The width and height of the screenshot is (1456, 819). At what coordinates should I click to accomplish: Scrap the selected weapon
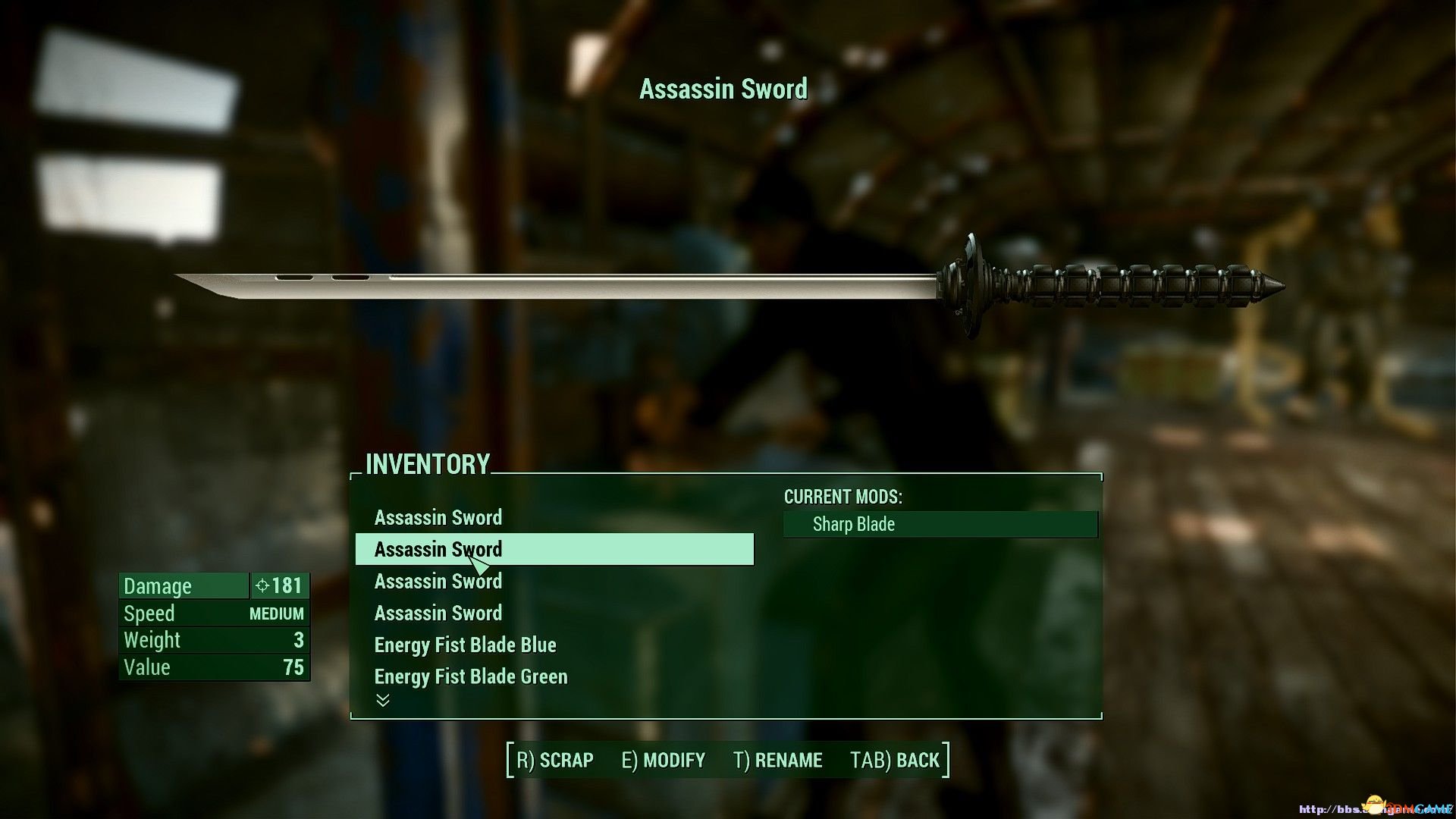[555, 760]
